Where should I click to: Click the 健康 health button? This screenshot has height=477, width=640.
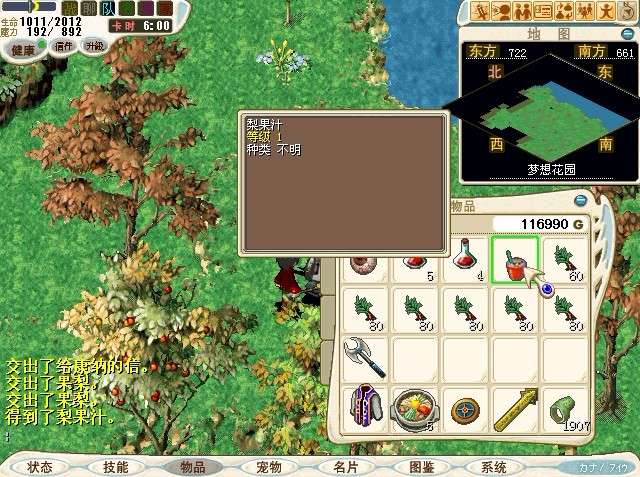(22, 47)
